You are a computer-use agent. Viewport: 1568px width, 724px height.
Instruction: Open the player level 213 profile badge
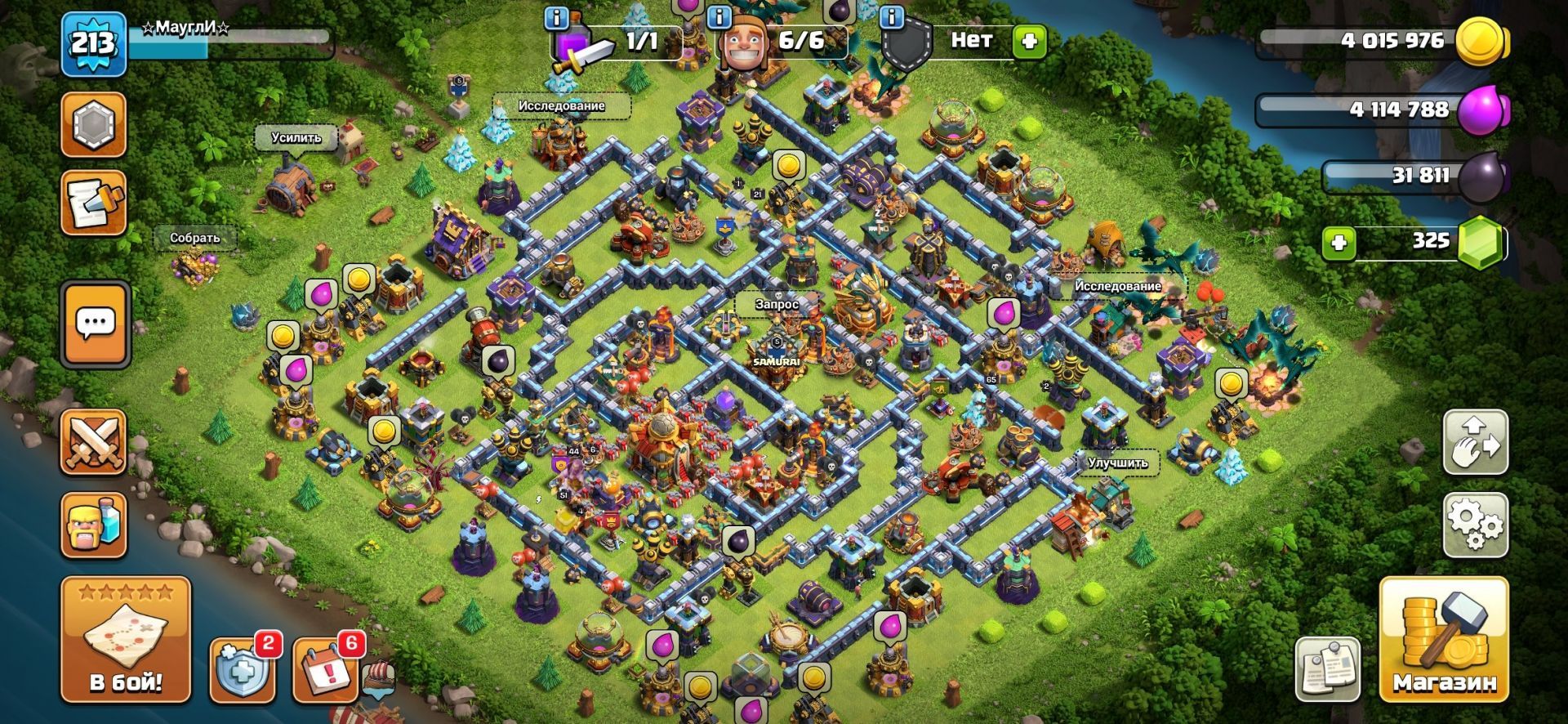[94, 44]
